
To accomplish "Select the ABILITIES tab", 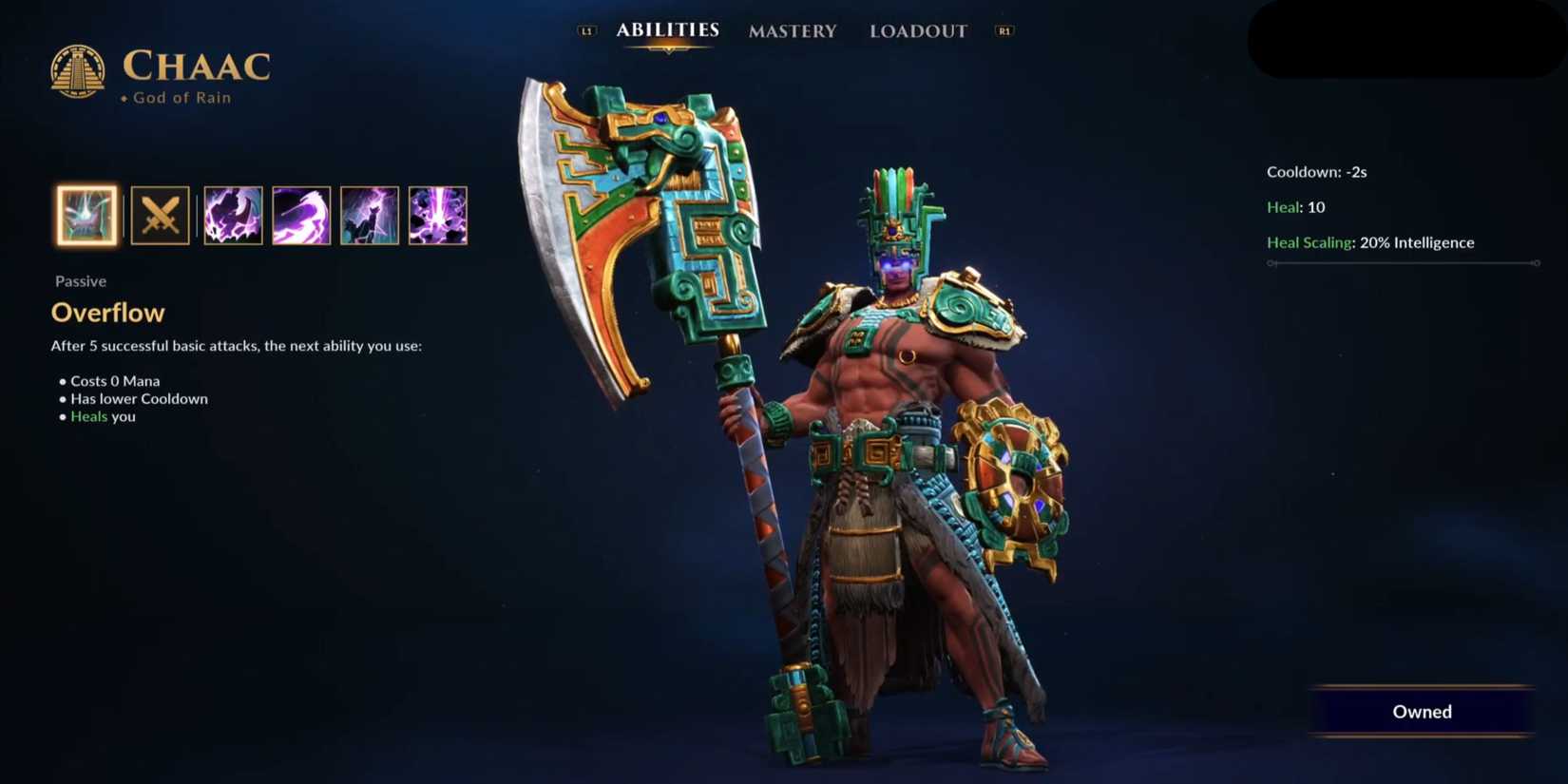I will [x=667, y=29].
